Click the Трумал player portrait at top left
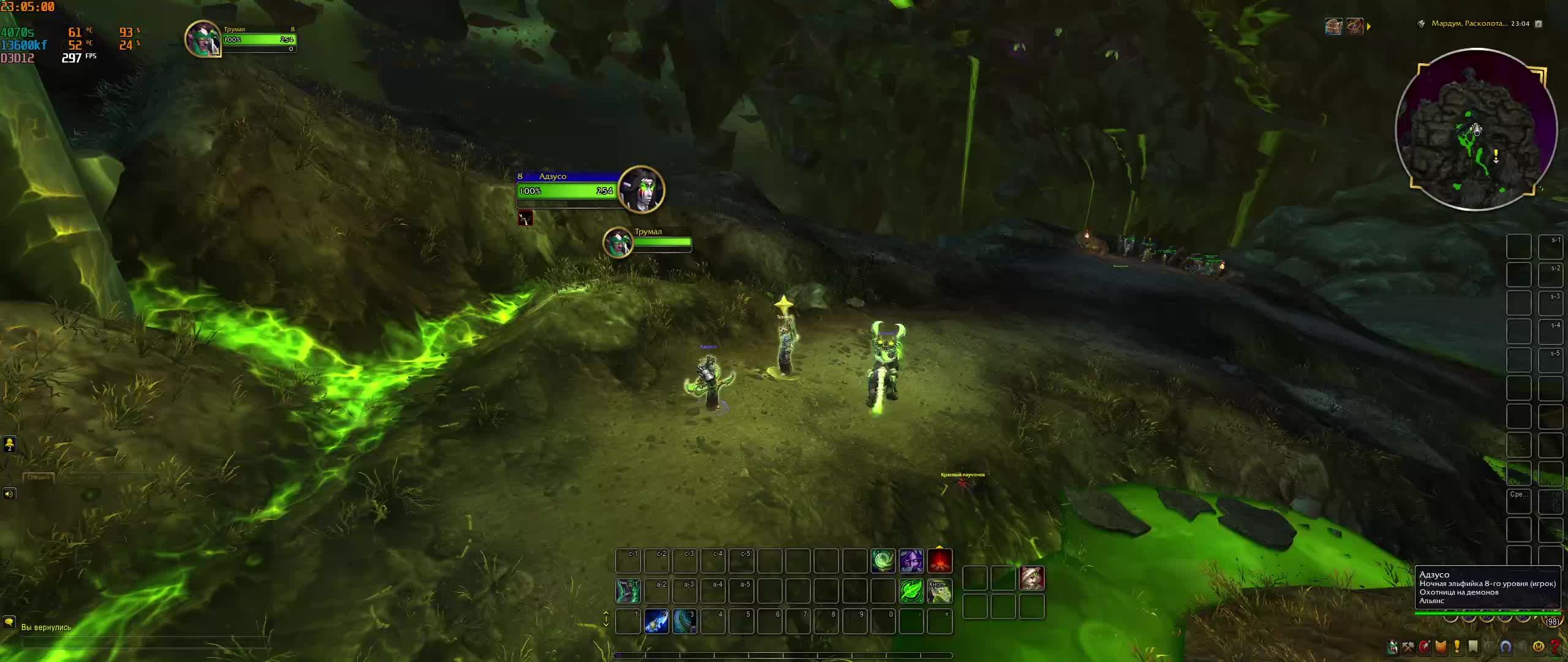 pos(203,39)
